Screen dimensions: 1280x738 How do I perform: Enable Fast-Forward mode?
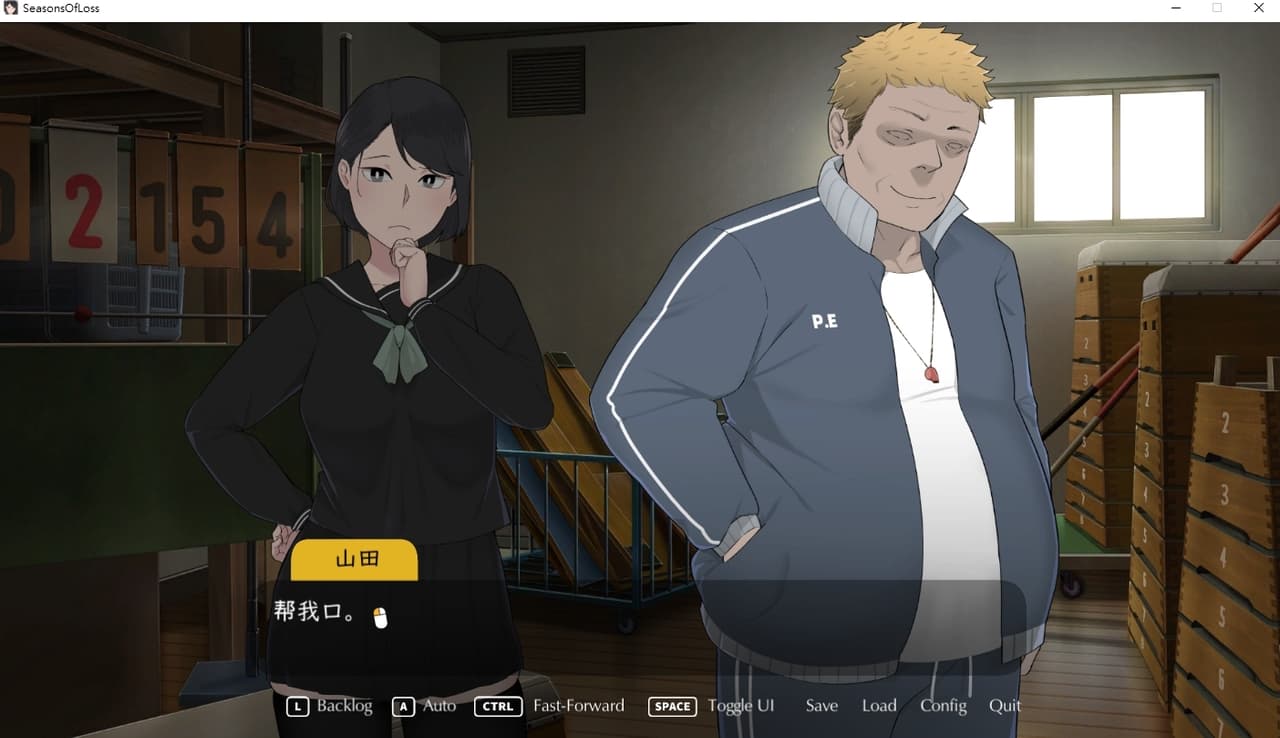[x=579, y=706]
